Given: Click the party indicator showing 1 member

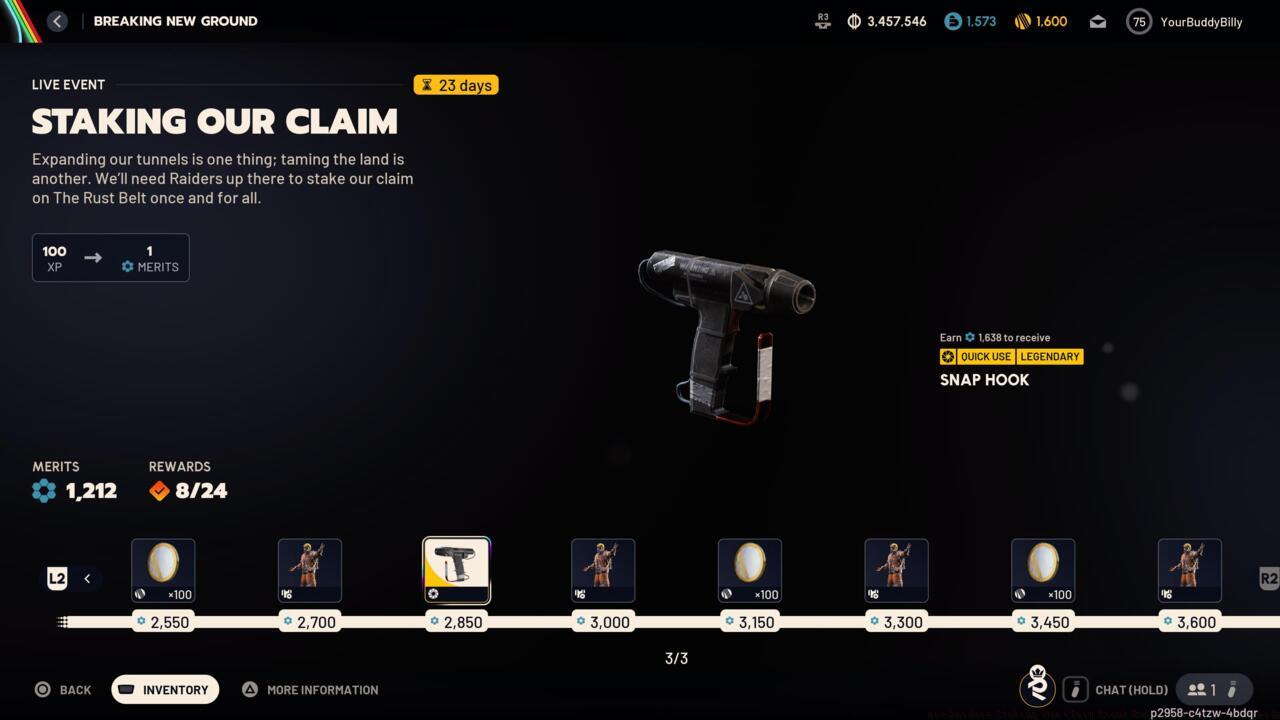Looking at the screenshot, I should [1213, 689].
